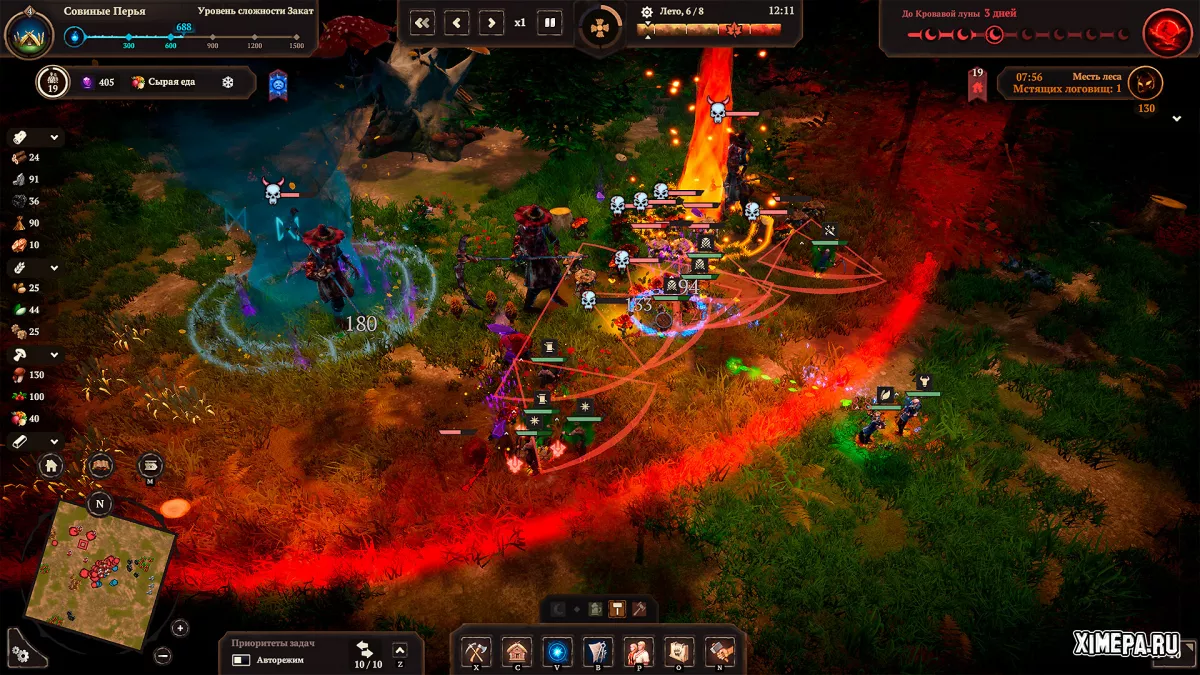Image resolution: width=1200 pixels, height=675 pixels.
Task: Select the Forest's Revenge event tracker
Action: point(1070,83)
